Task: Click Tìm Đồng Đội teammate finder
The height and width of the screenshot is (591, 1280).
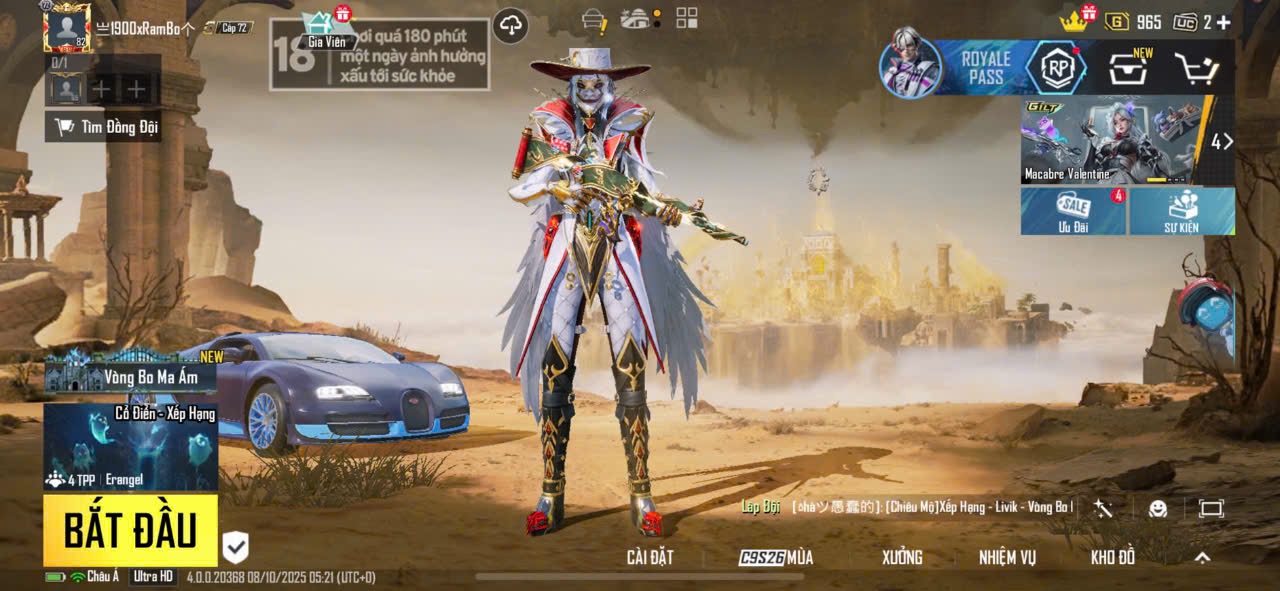Action: click(x=104, y=127)
